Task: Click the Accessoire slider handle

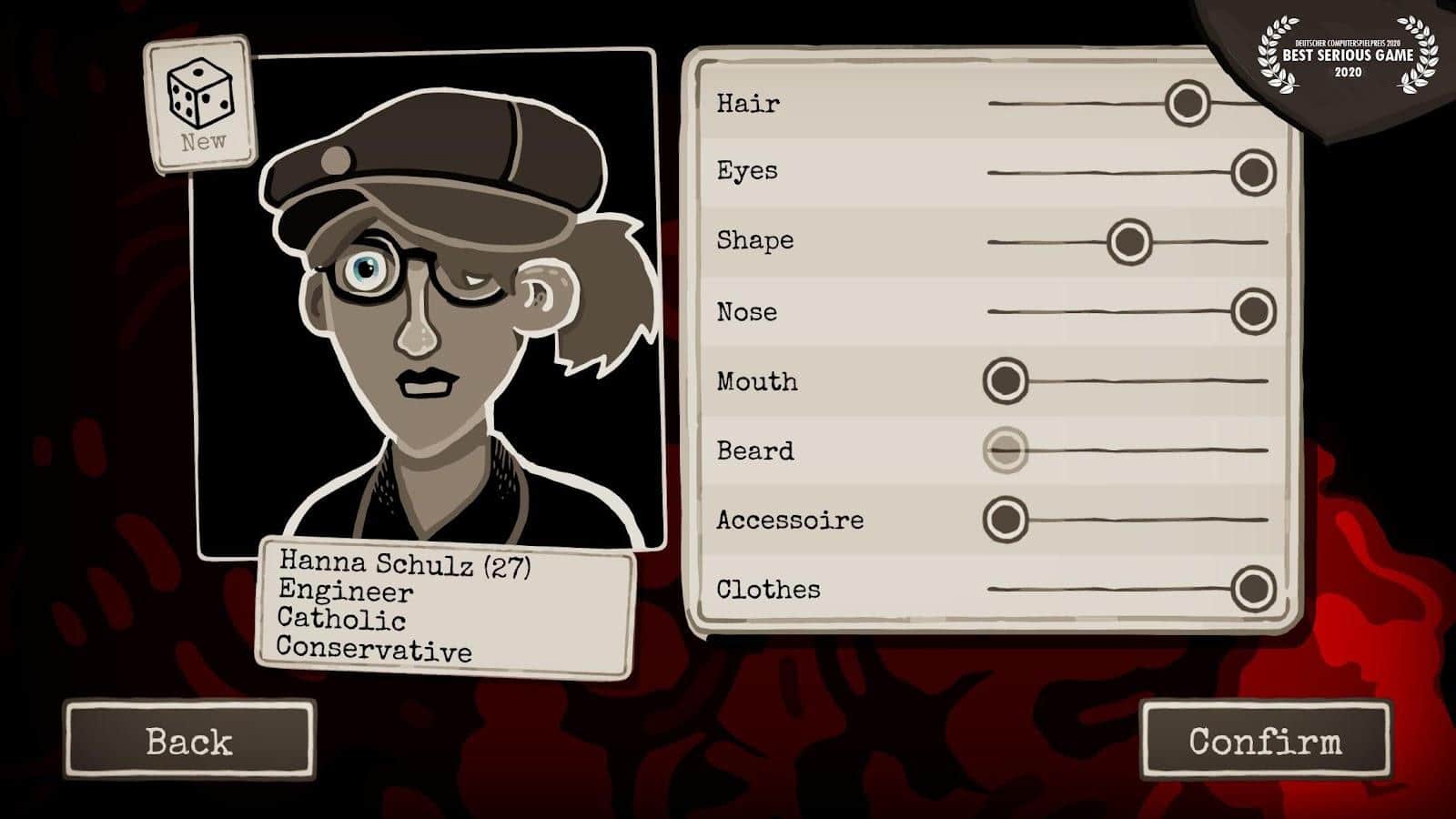Action: point(1007,519)
